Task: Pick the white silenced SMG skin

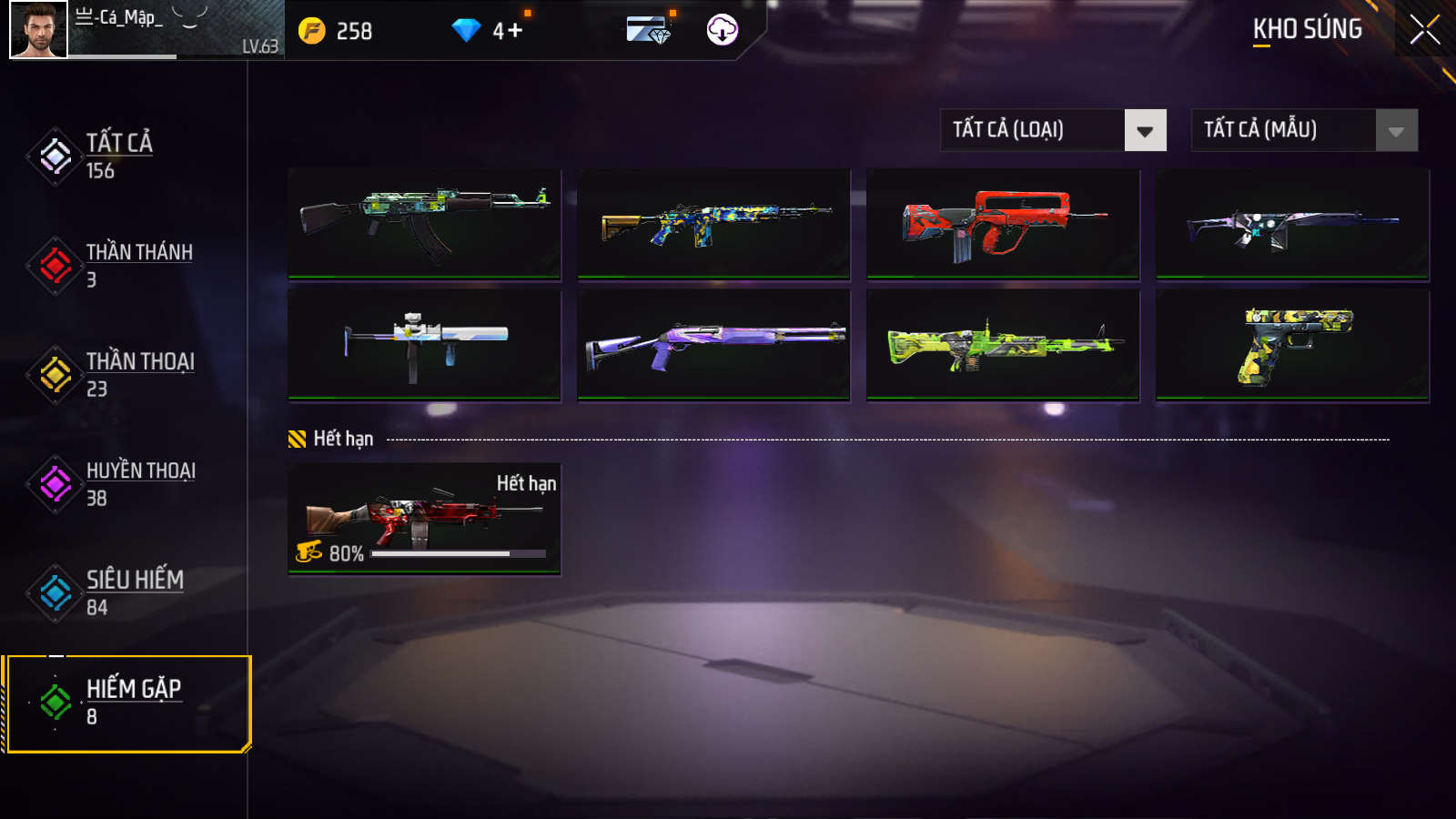Action: [424, 345]
